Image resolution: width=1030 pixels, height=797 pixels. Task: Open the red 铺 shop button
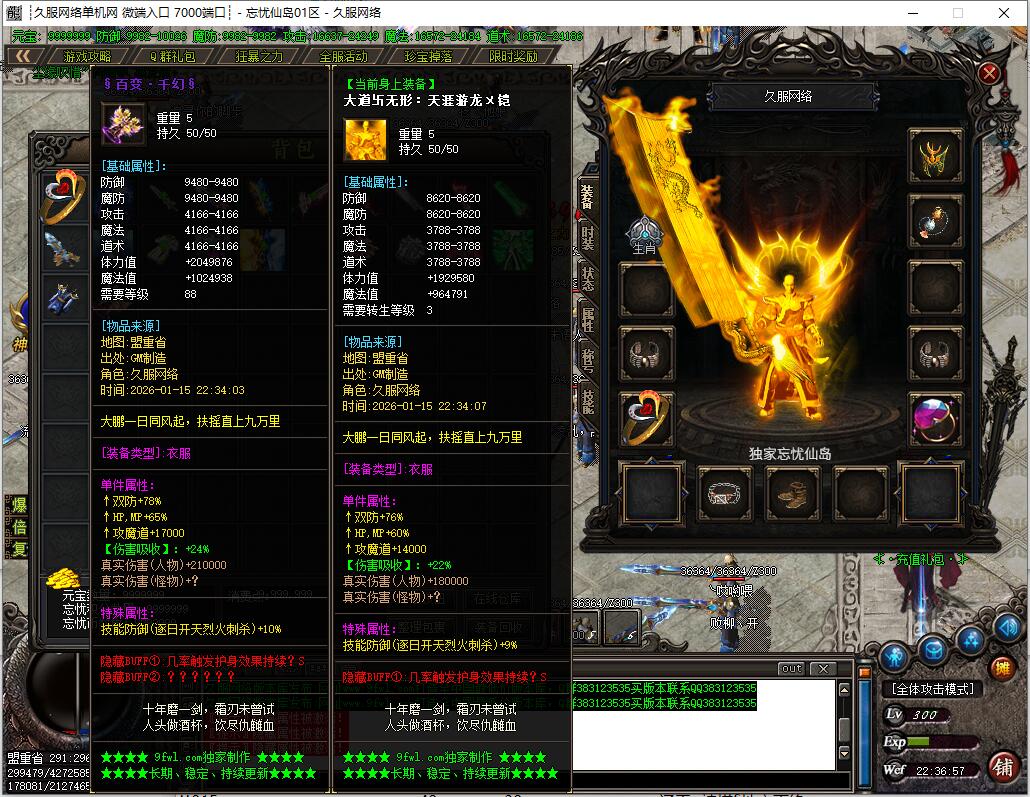tap(1001, 766)
